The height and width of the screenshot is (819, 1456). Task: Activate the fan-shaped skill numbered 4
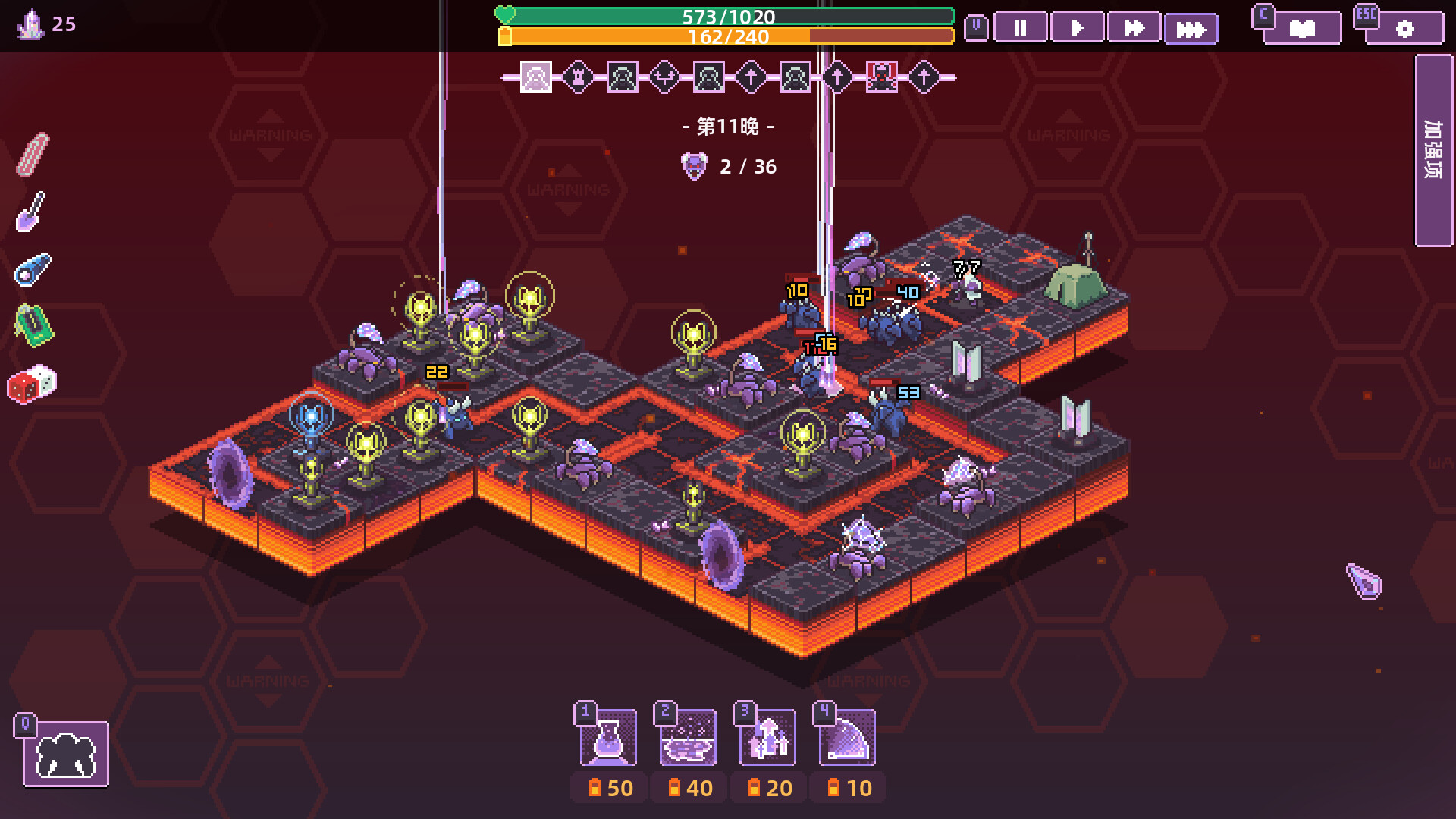[847, 736]
